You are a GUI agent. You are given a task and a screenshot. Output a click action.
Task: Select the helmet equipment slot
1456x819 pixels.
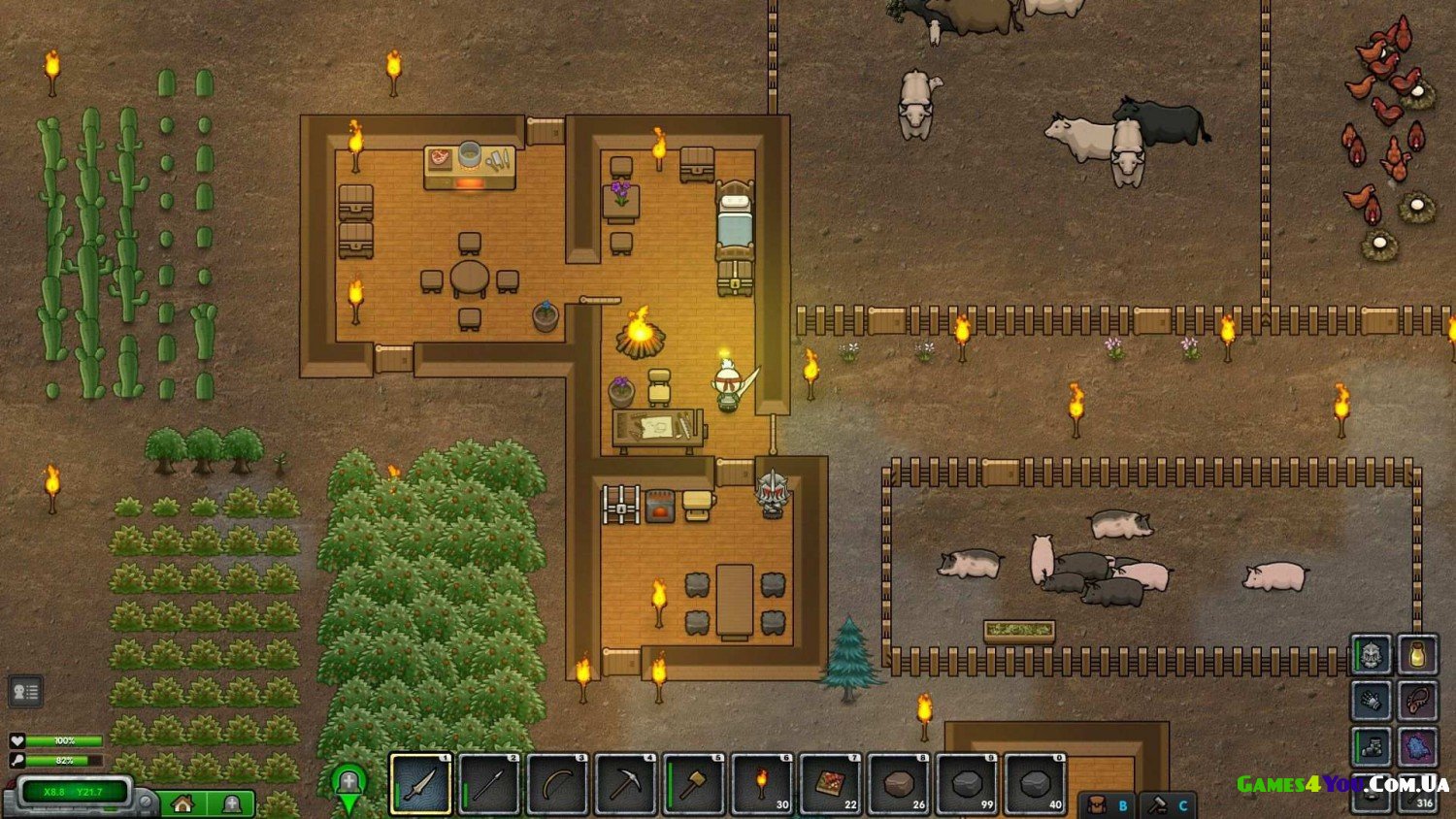click(x=1372, y=655)
